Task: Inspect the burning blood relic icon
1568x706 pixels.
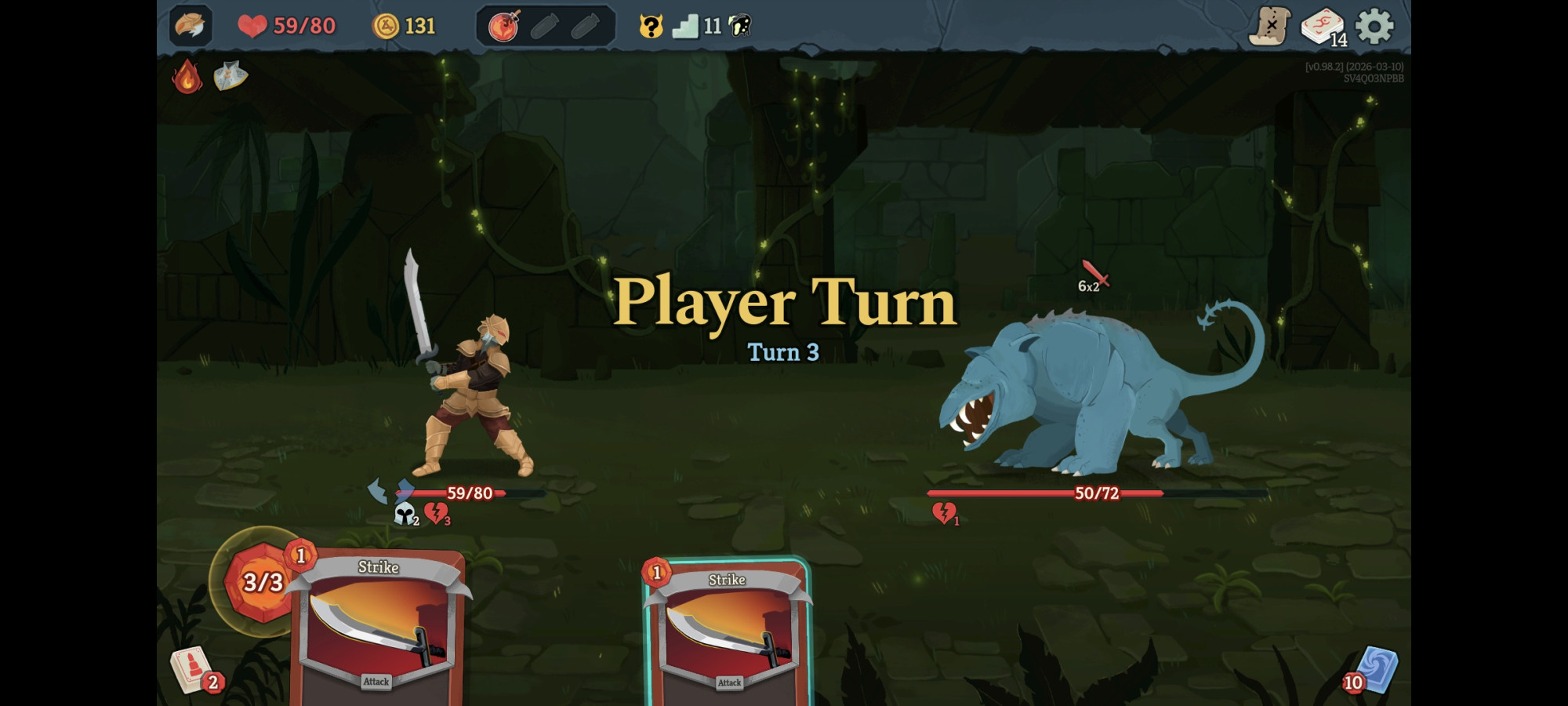Action: [x=187, y=78]
